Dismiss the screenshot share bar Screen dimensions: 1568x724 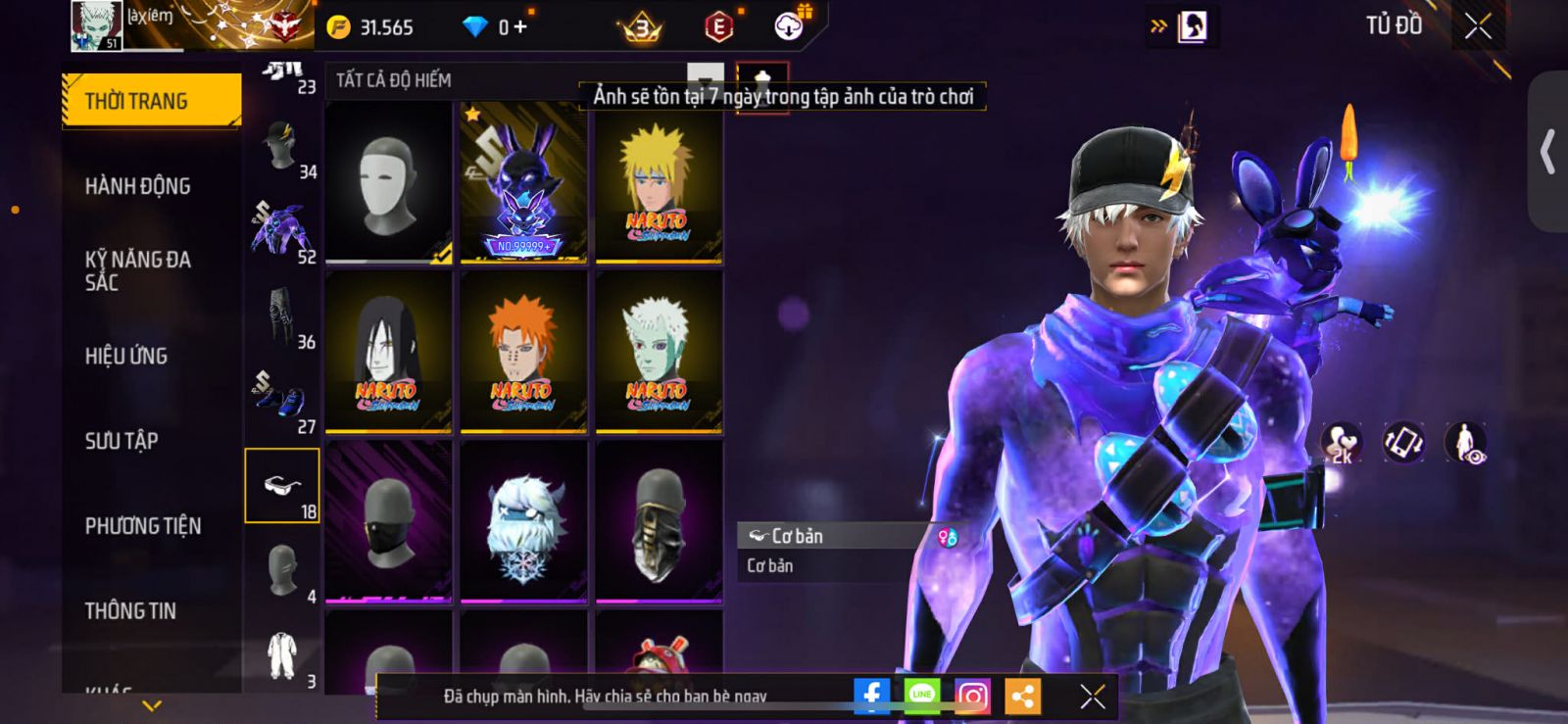(x=1092, y=696)
